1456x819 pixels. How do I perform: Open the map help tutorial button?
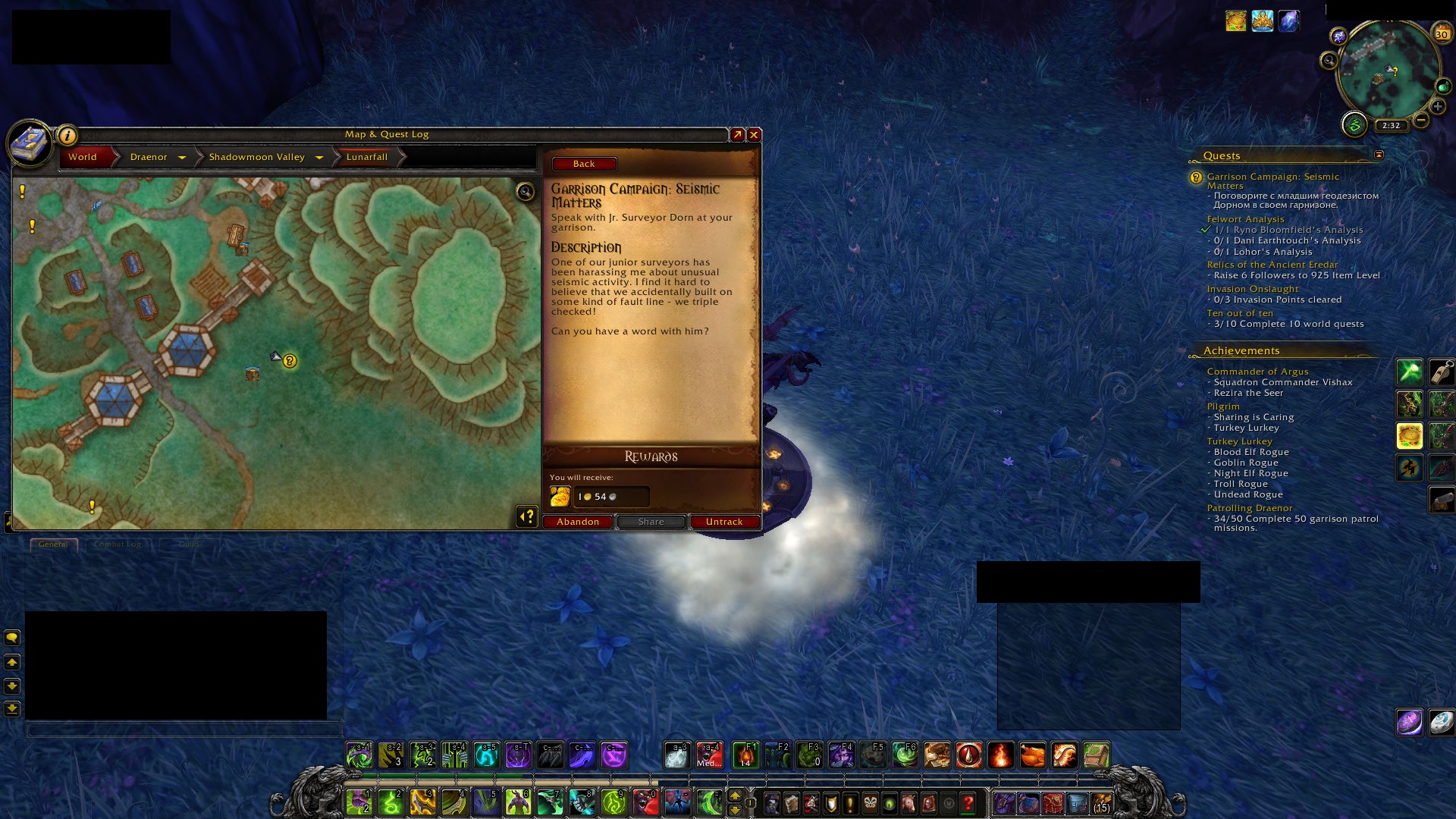coord(526,516)
